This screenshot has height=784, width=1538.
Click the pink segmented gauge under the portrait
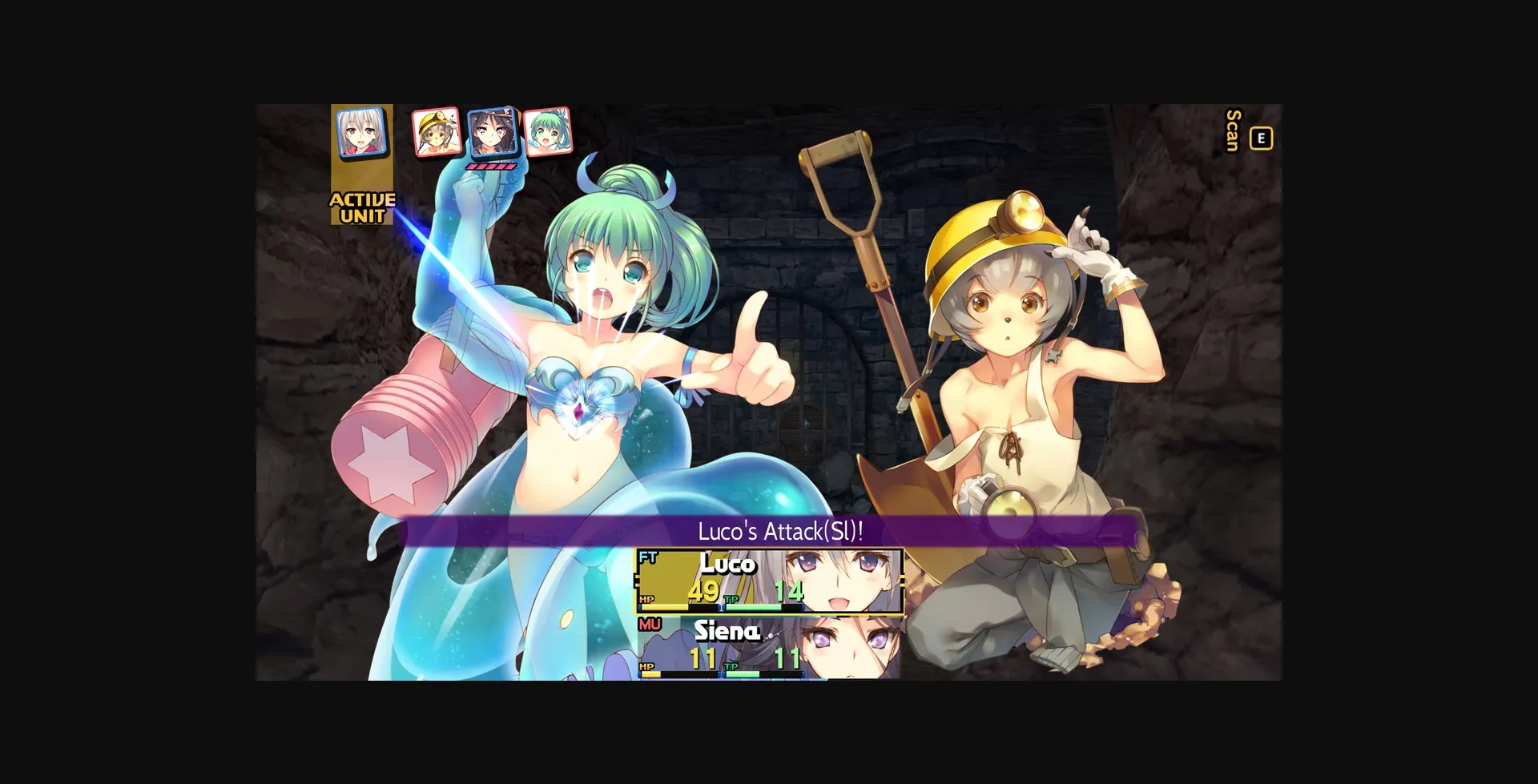490,167
